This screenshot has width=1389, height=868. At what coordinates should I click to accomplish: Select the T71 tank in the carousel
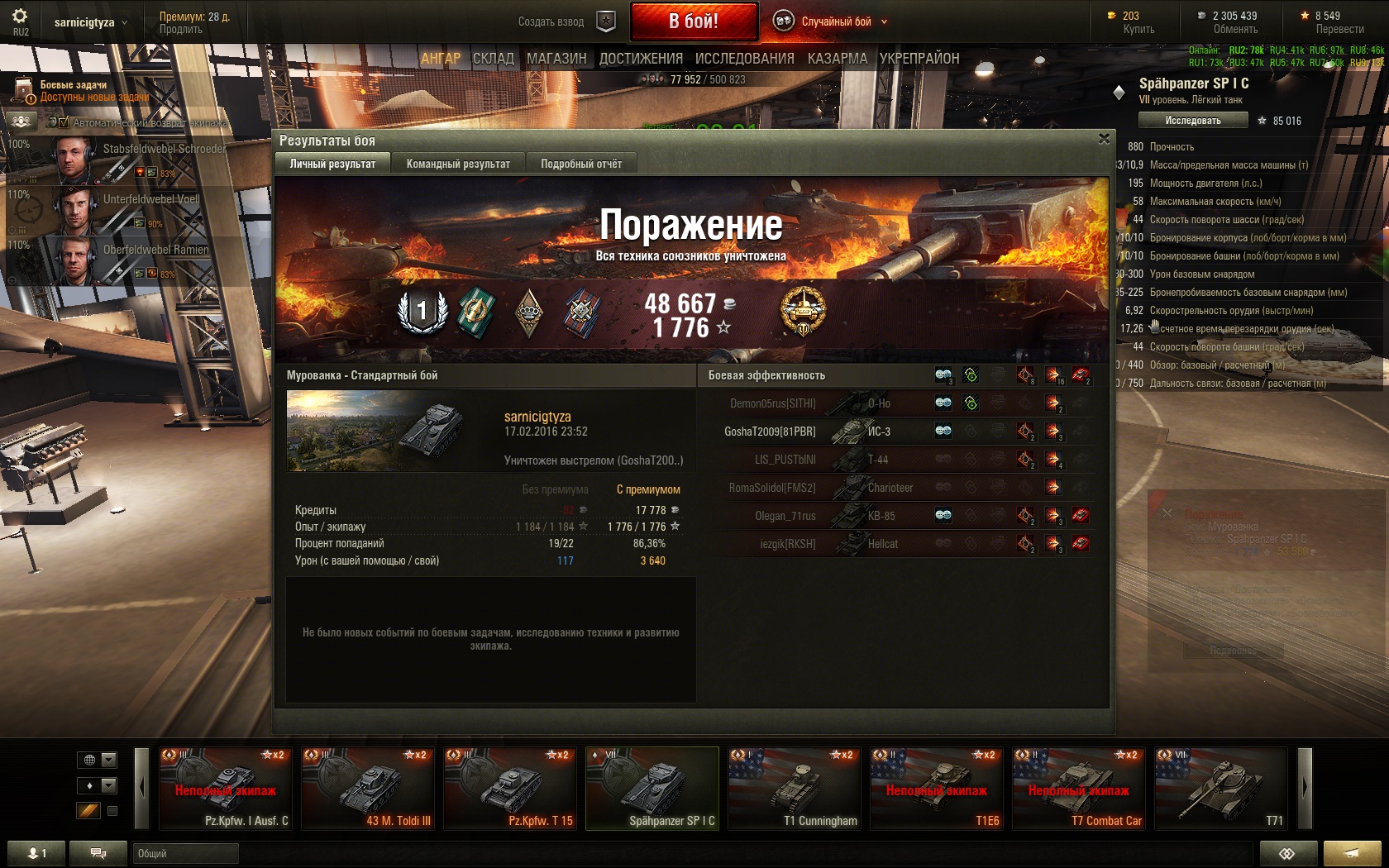coord(1221,788)
